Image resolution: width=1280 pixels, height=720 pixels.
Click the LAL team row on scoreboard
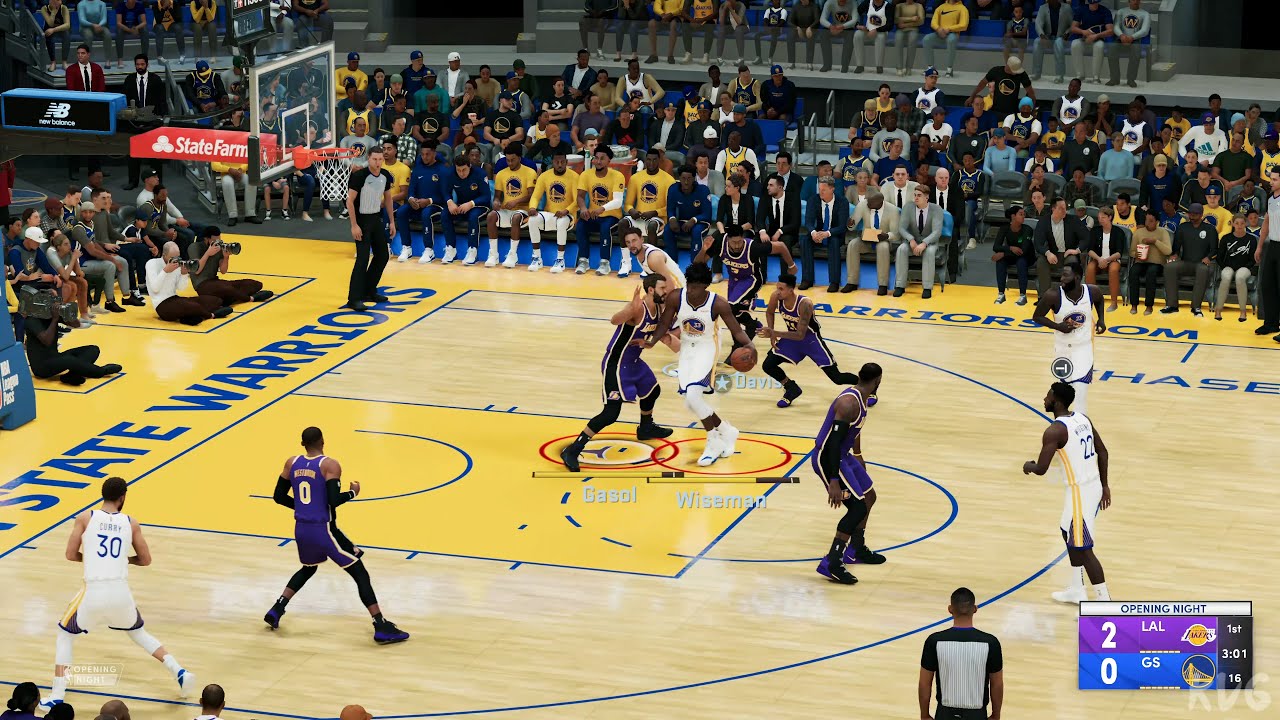coord(1153,627)
